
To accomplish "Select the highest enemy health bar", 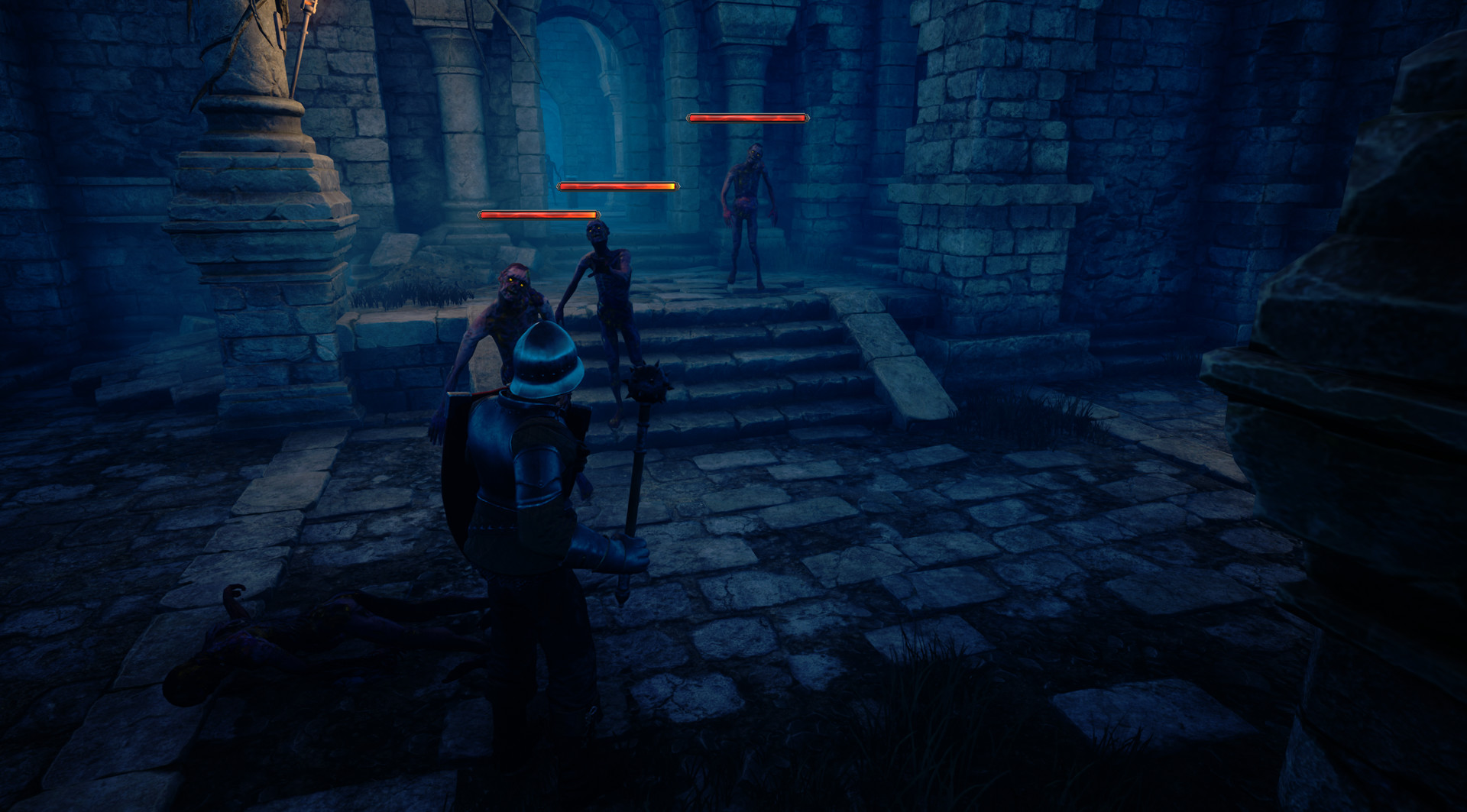I will coord(747,118).
